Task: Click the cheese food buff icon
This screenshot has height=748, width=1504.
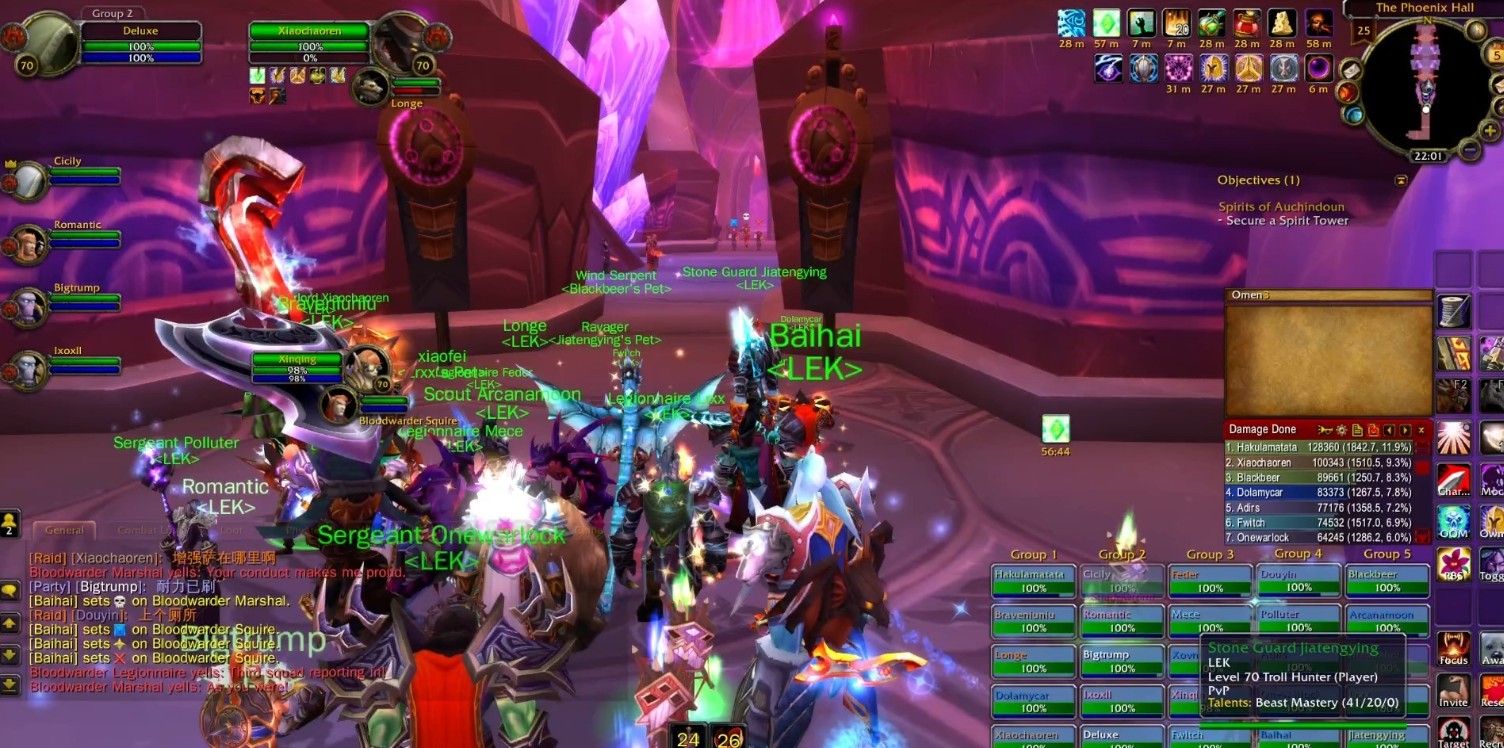Action: [1281, 23]
